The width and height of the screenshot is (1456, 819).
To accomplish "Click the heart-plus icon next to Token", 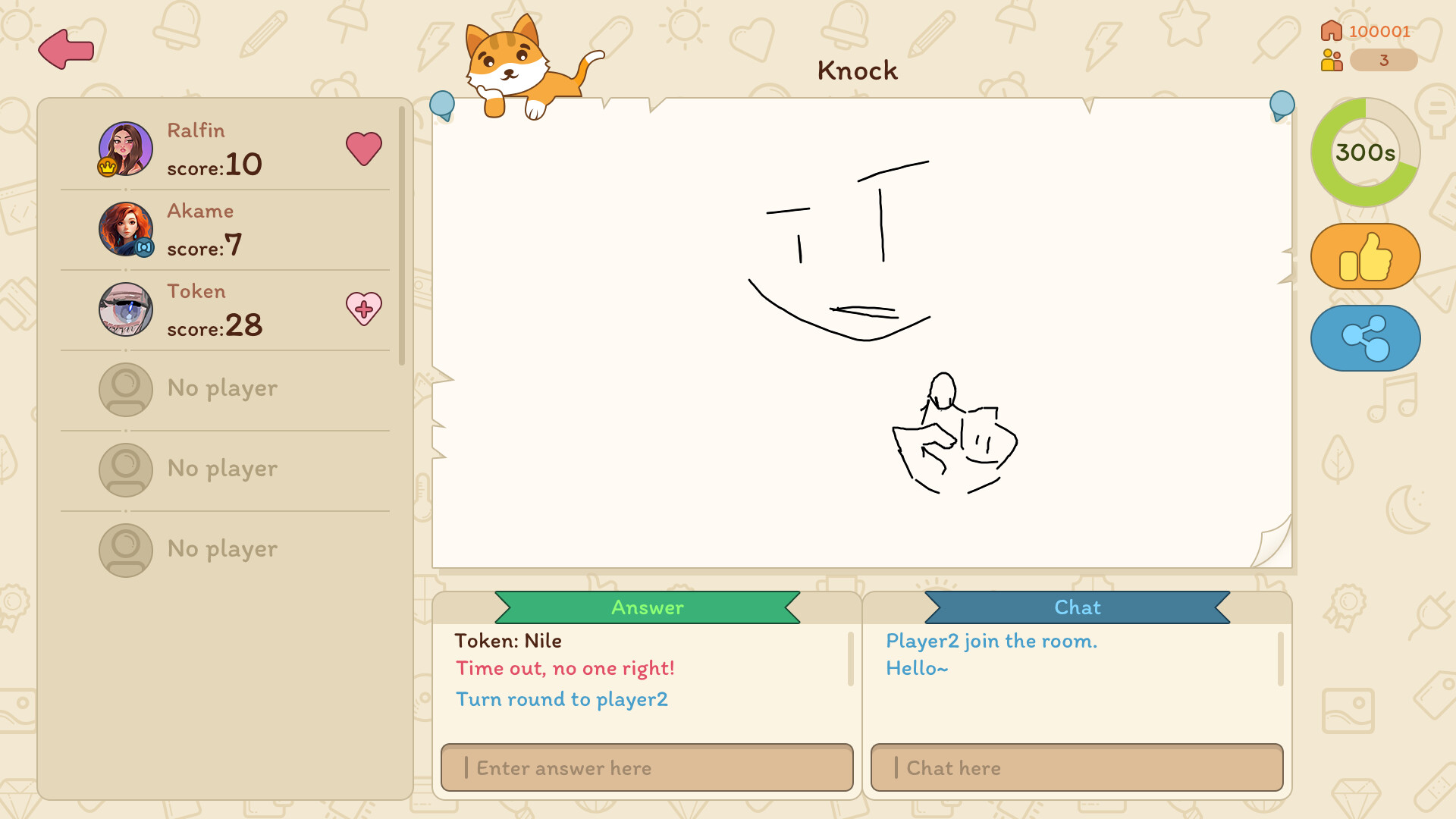I will (365, 309).
